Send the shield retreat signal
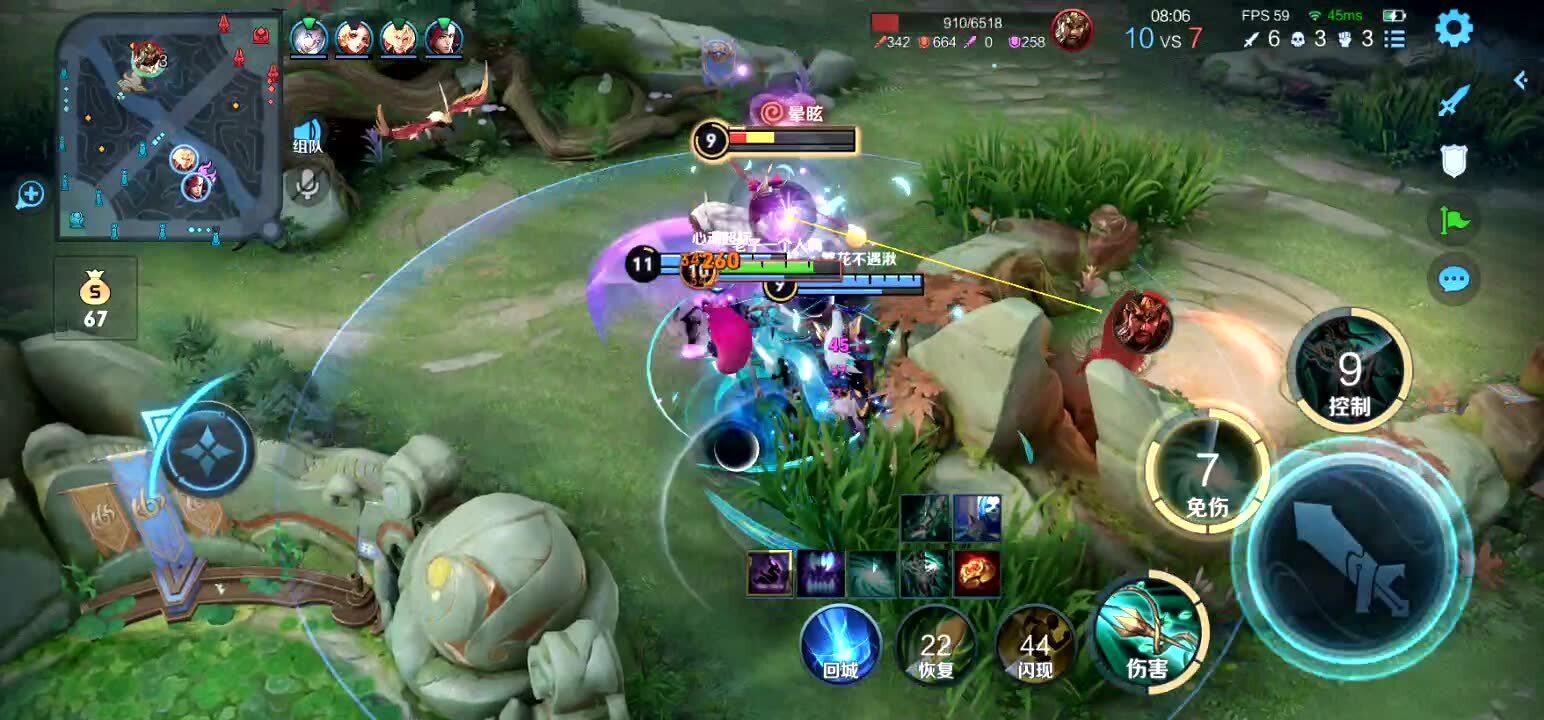 point(1453,160)
